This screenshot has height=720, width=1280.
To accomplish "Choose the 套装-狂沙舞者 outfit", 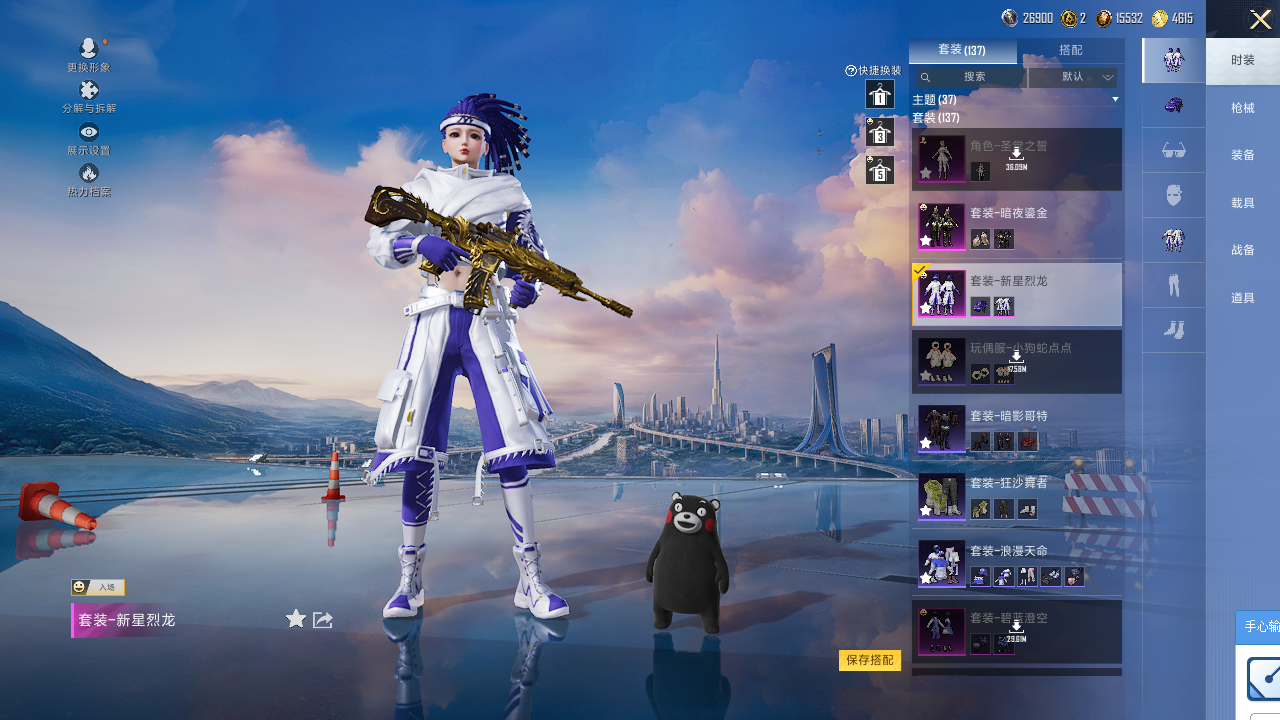I will click(x=1016, y=496).
